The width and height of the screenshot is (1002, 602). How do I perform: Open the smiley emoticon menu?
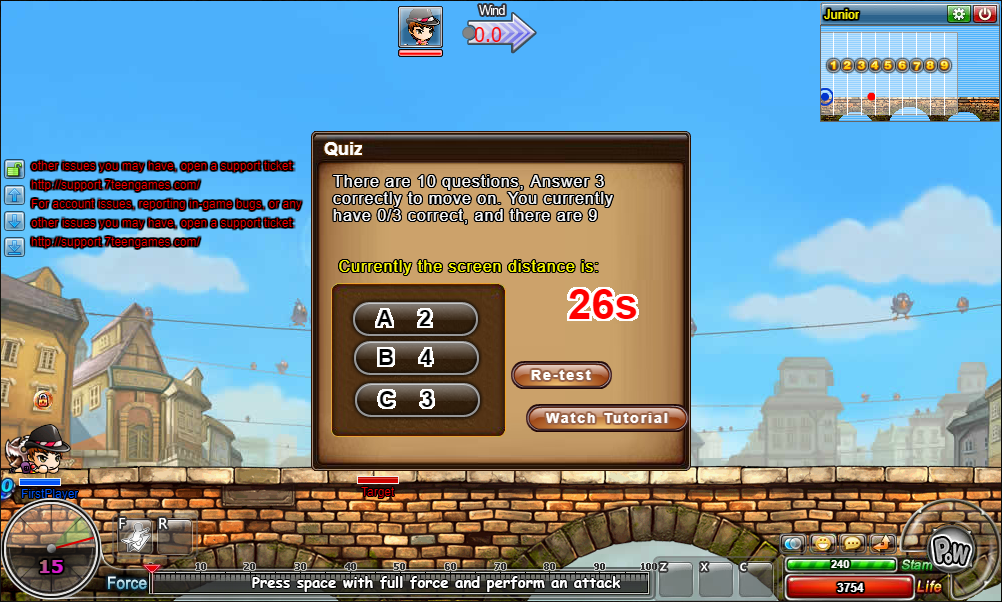[x=823, y=544]
